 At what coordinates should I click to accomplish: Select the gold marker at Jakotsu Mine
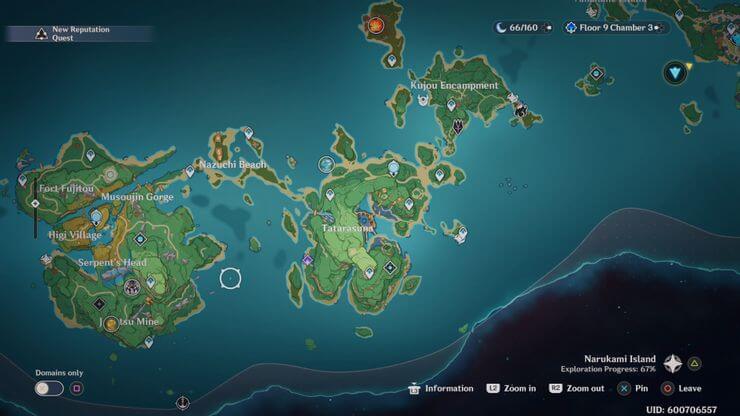pos(111,323)
